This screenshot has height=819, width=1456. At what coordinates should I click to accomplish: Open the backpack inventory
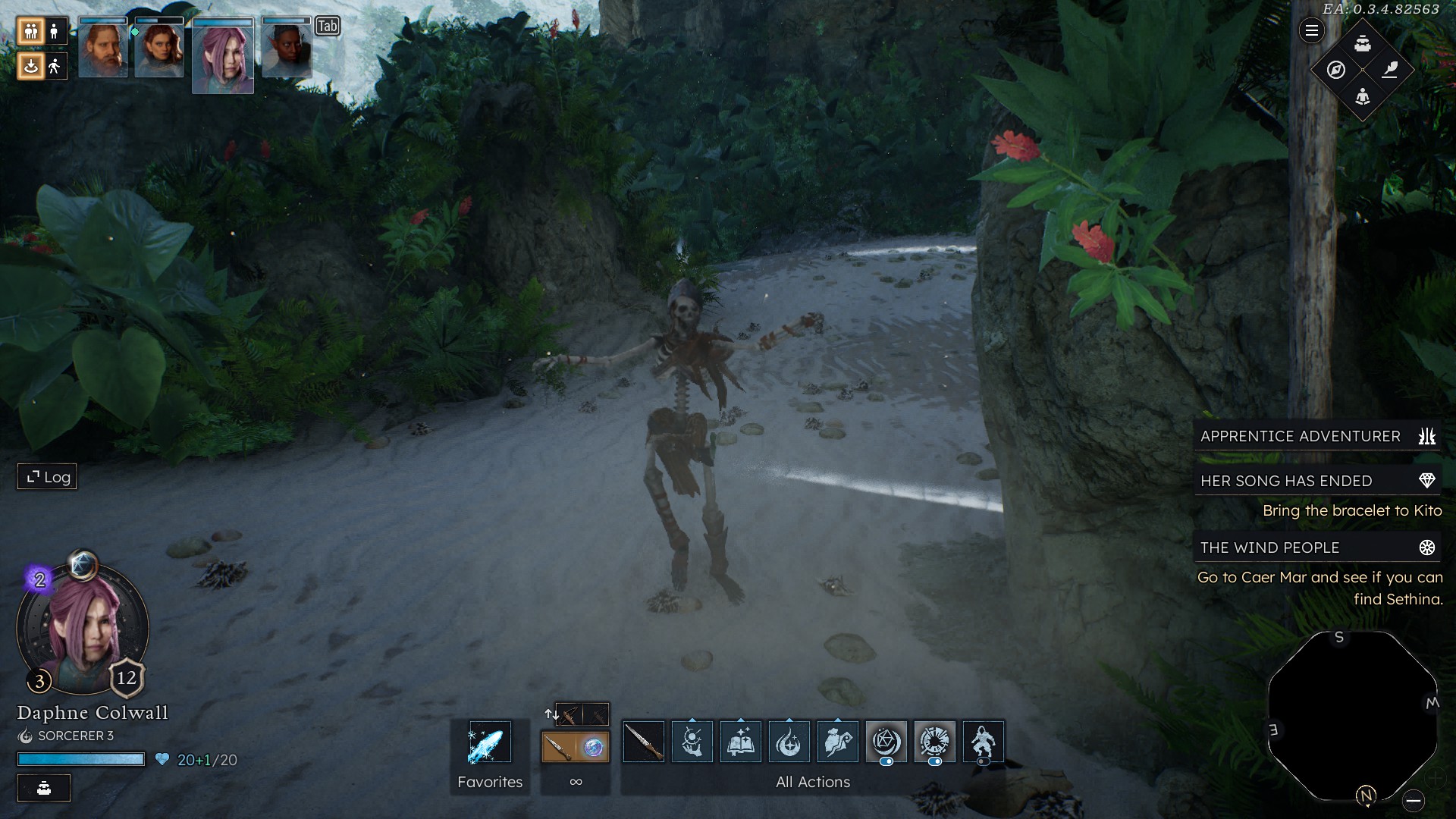(x=1363, y=43)
